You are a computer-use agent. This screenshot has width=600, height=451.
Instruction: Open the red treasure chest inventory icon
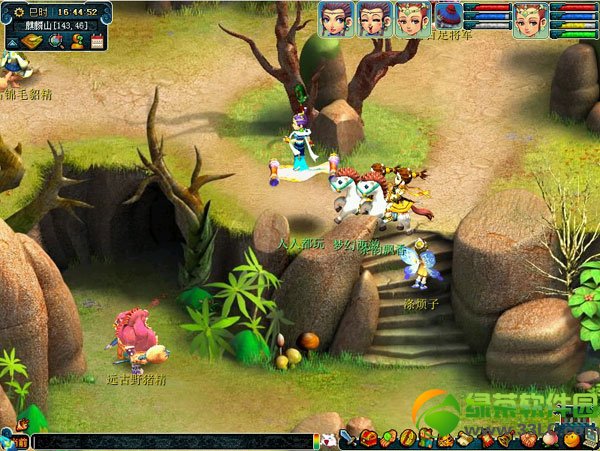click(368, 439)
